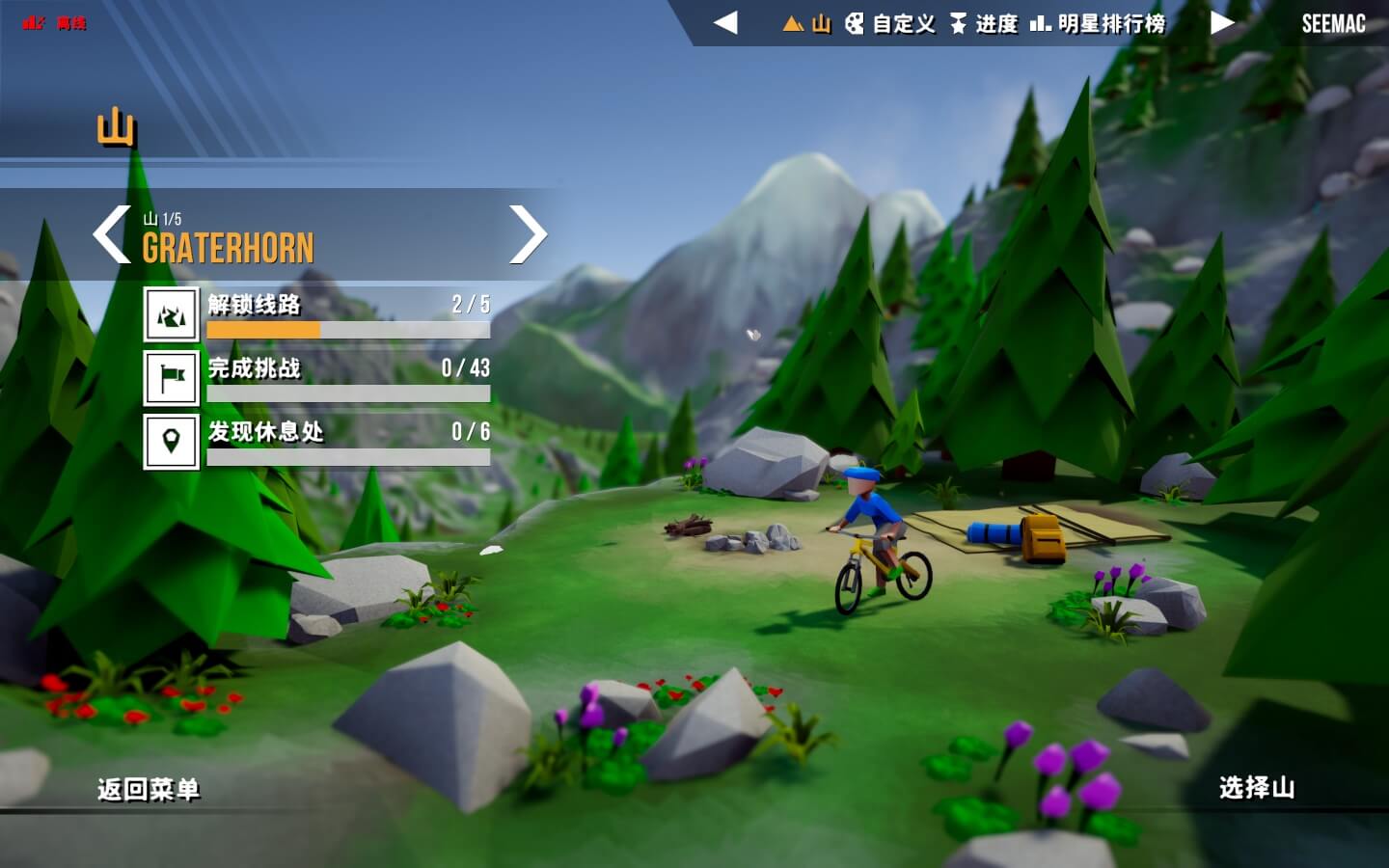
Task: Select the 解锁线路 unlocked trails row
Action: pos(318,313)
